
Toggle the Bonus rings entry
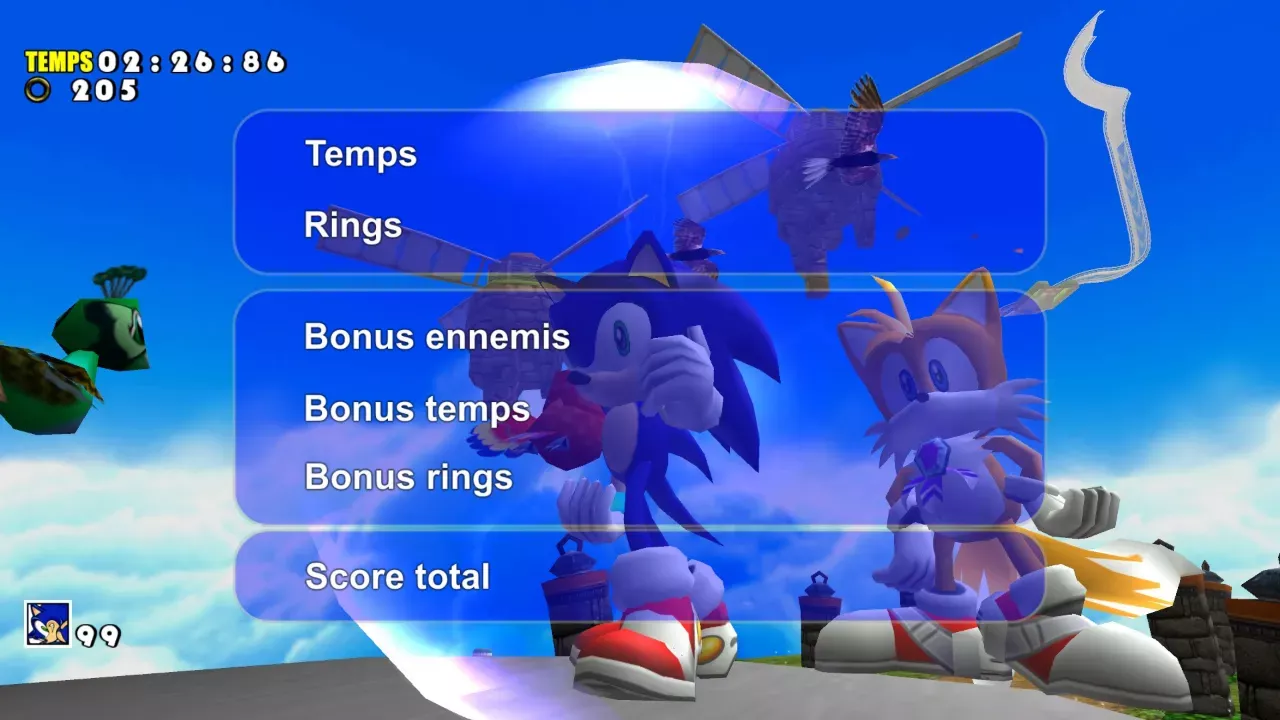point(408,477)
